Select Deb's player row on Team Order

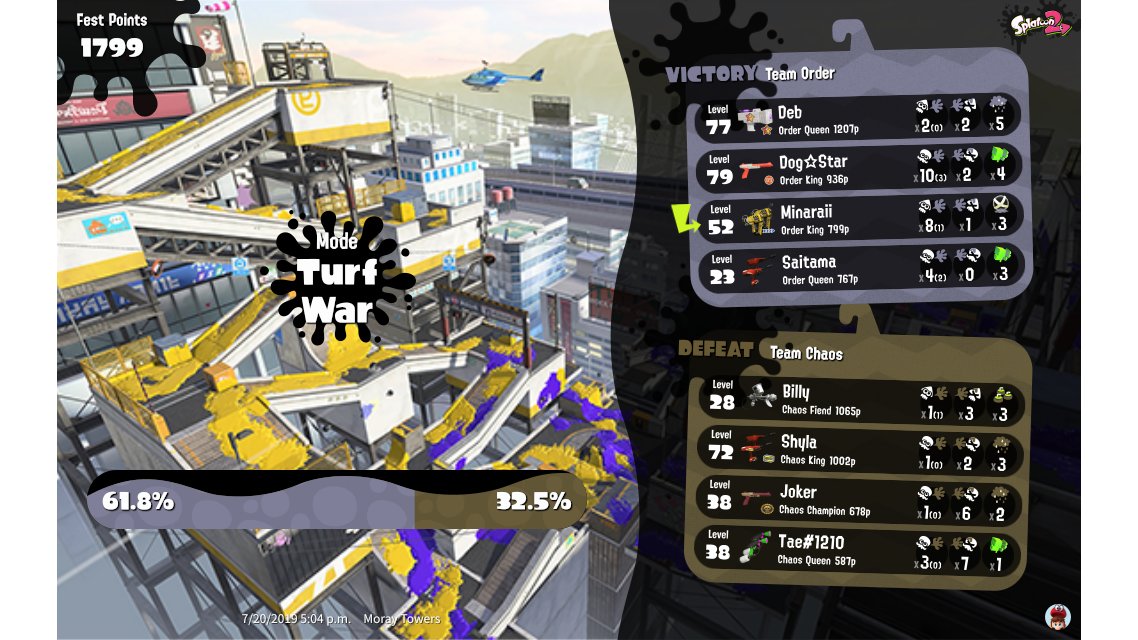tap(860, 118)
